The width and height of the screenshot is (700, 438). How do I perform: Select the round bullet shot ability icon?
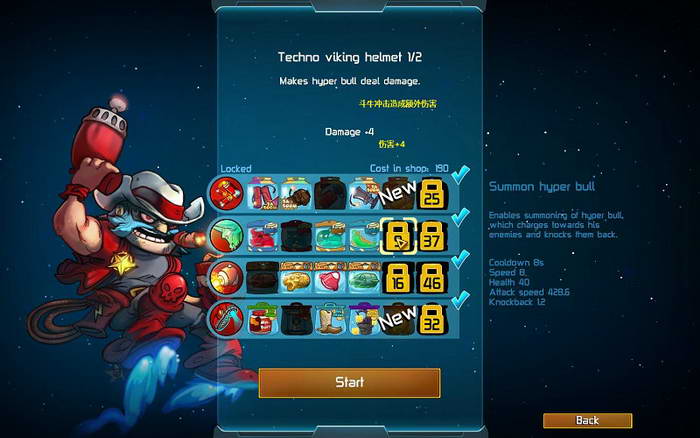point(226,278)
